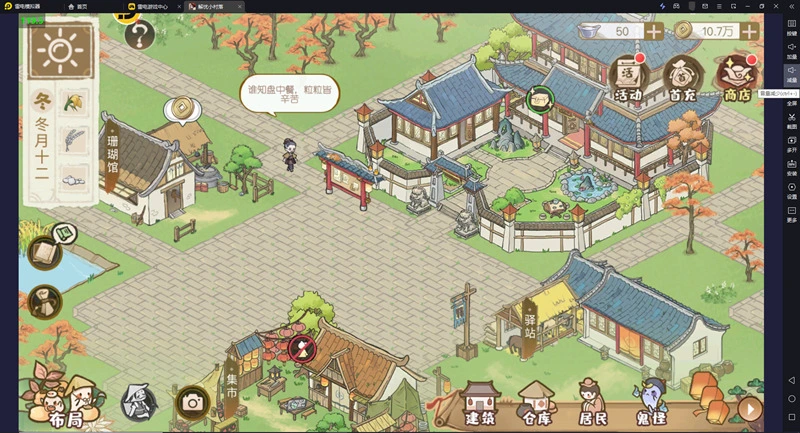
Task: Open the 活动 events menu
Action: click(627, 76)
